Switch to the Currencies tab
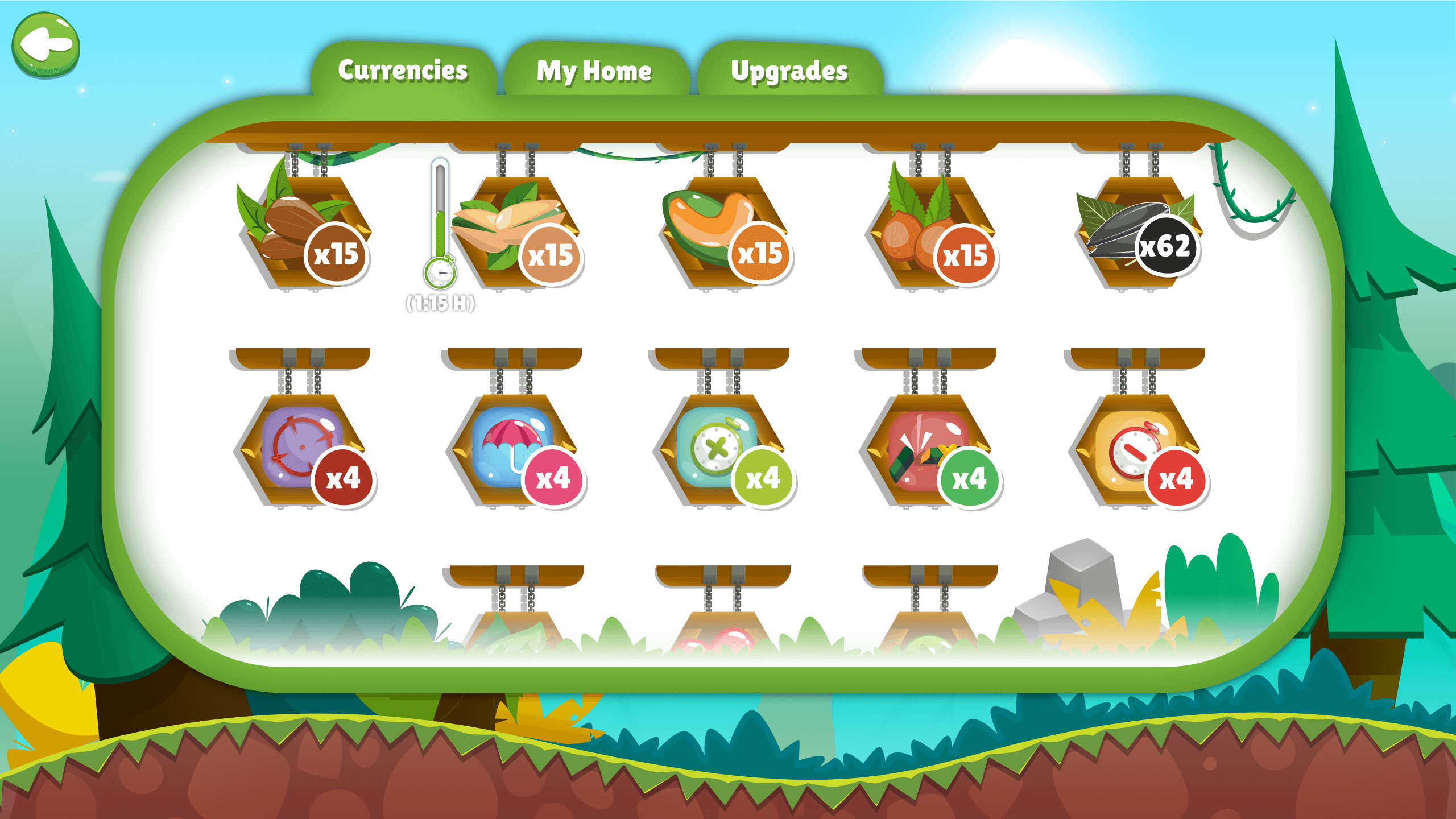 pos(403,71)
